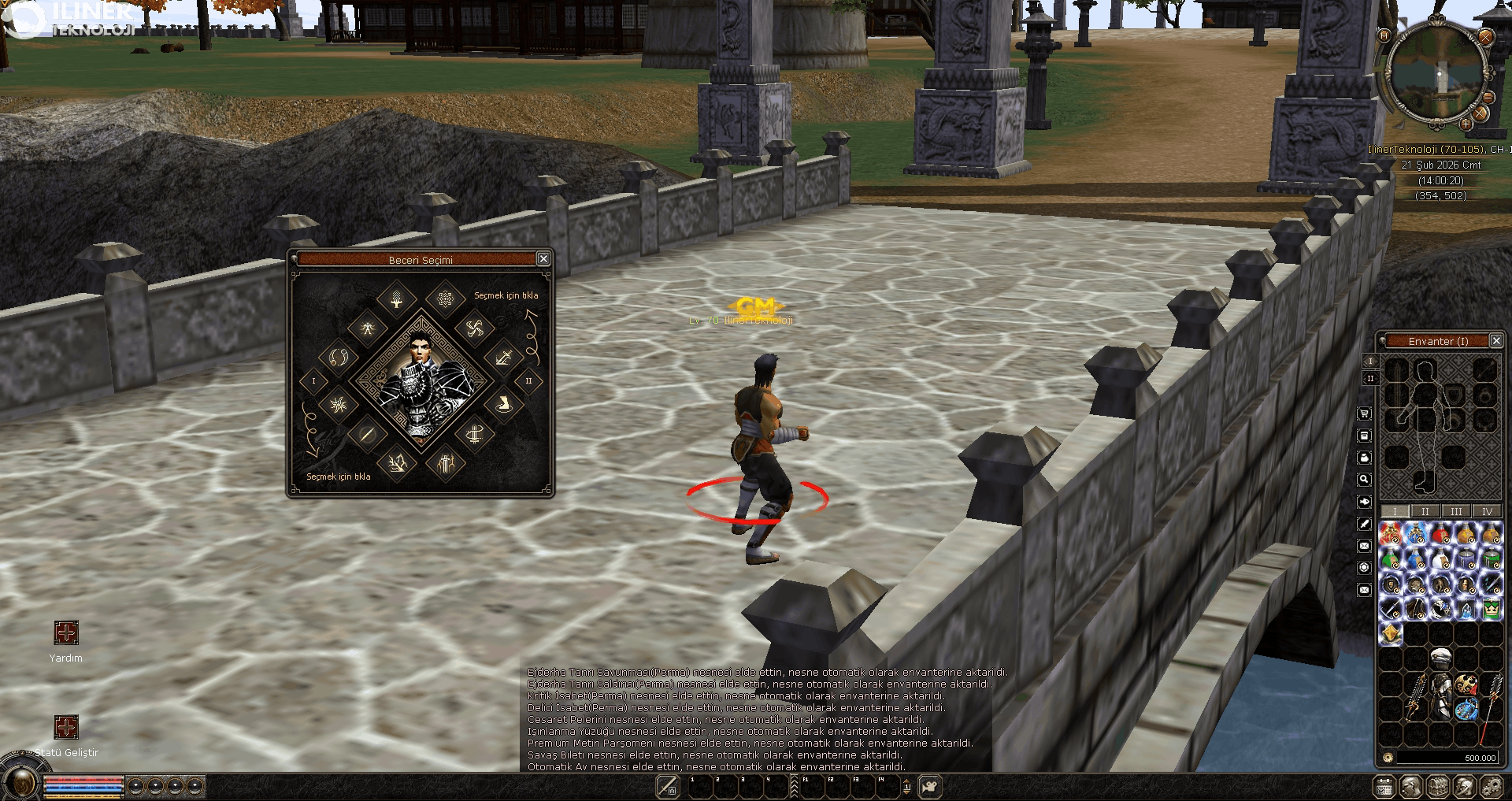The image size is (1512, 801).
Task: Toggle the camera mode icon
Action: [930, 786]
